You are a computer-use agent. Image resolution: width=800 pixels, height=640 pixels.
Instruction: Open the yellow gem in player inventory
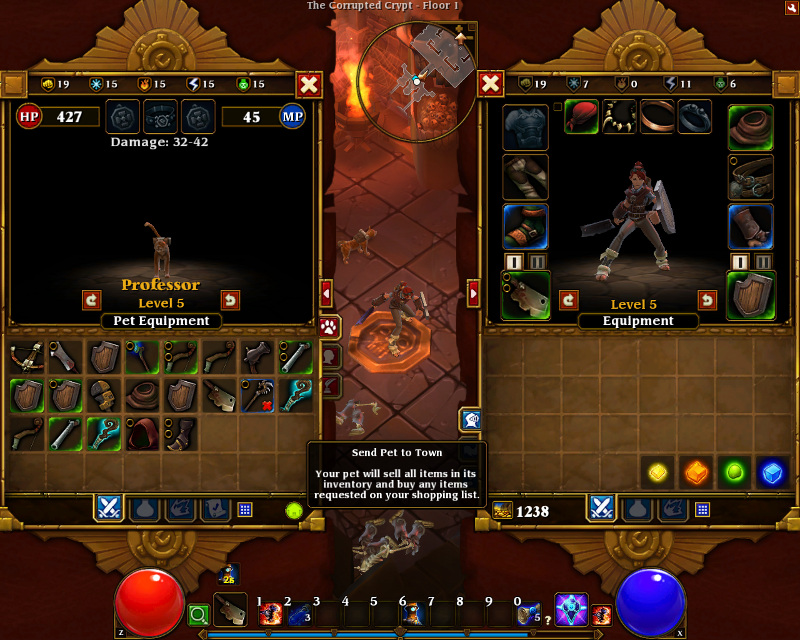[x=656, y=472]
